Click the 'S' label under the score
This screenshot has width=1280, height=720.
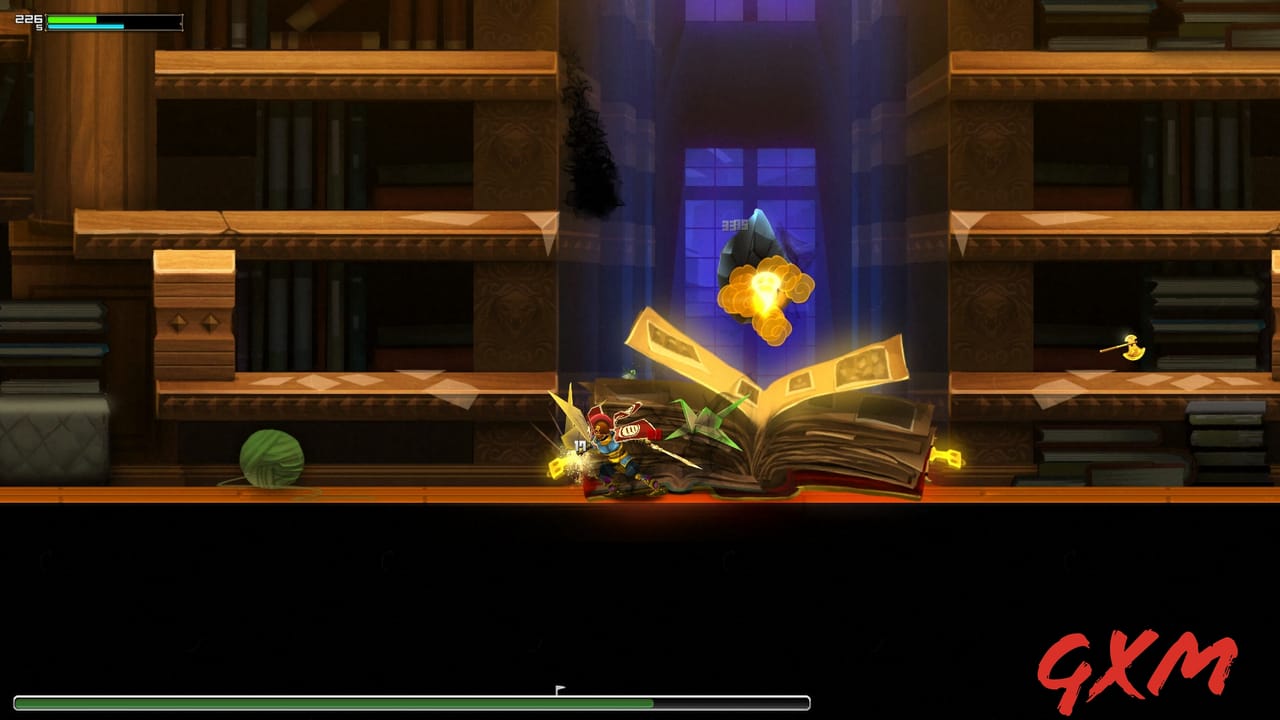(x=37, y=26)
